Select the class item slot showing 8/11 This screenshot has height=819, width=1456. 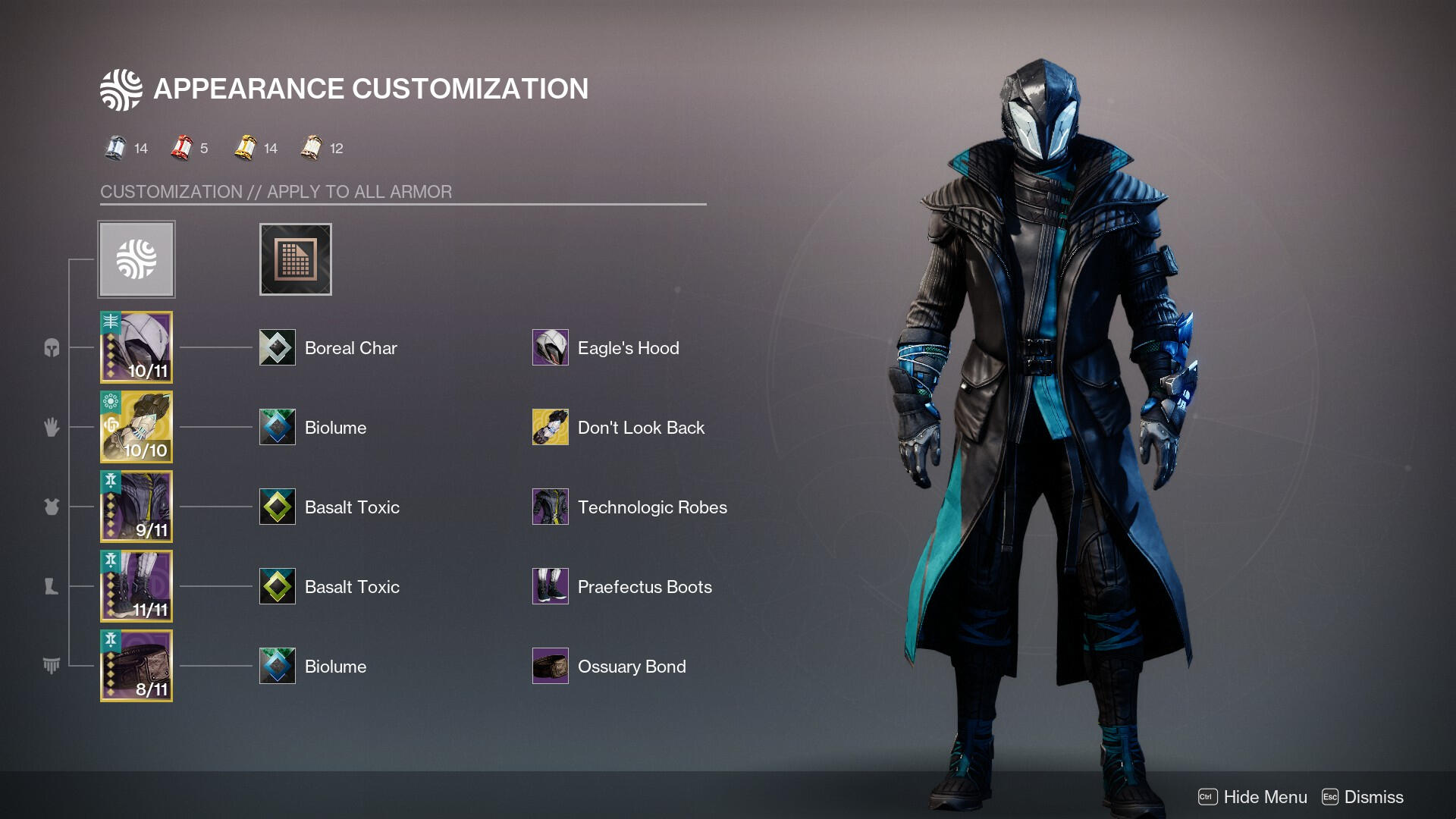pyautogui.click(x=136, y=666)
